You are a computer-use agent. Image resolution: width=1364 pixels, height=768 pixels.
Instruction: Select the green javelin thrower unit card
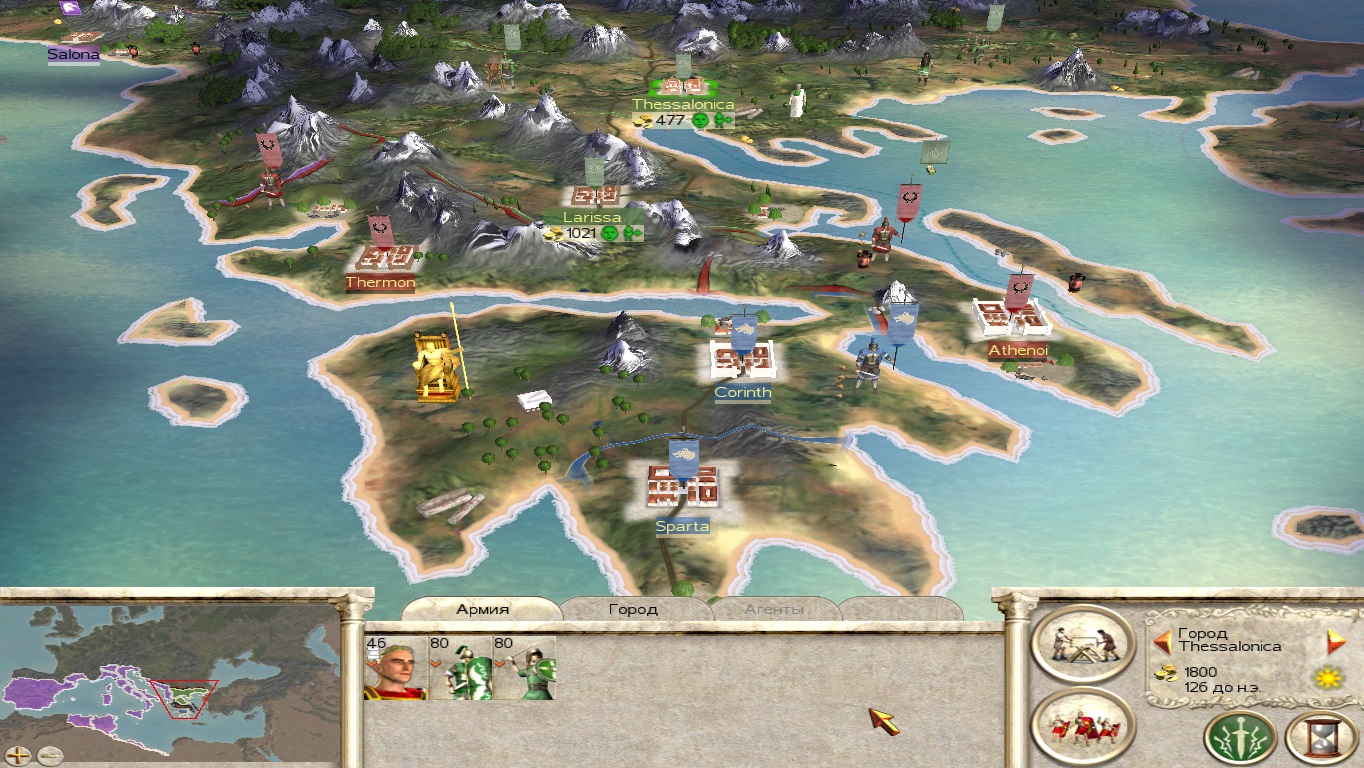(524, 668)
